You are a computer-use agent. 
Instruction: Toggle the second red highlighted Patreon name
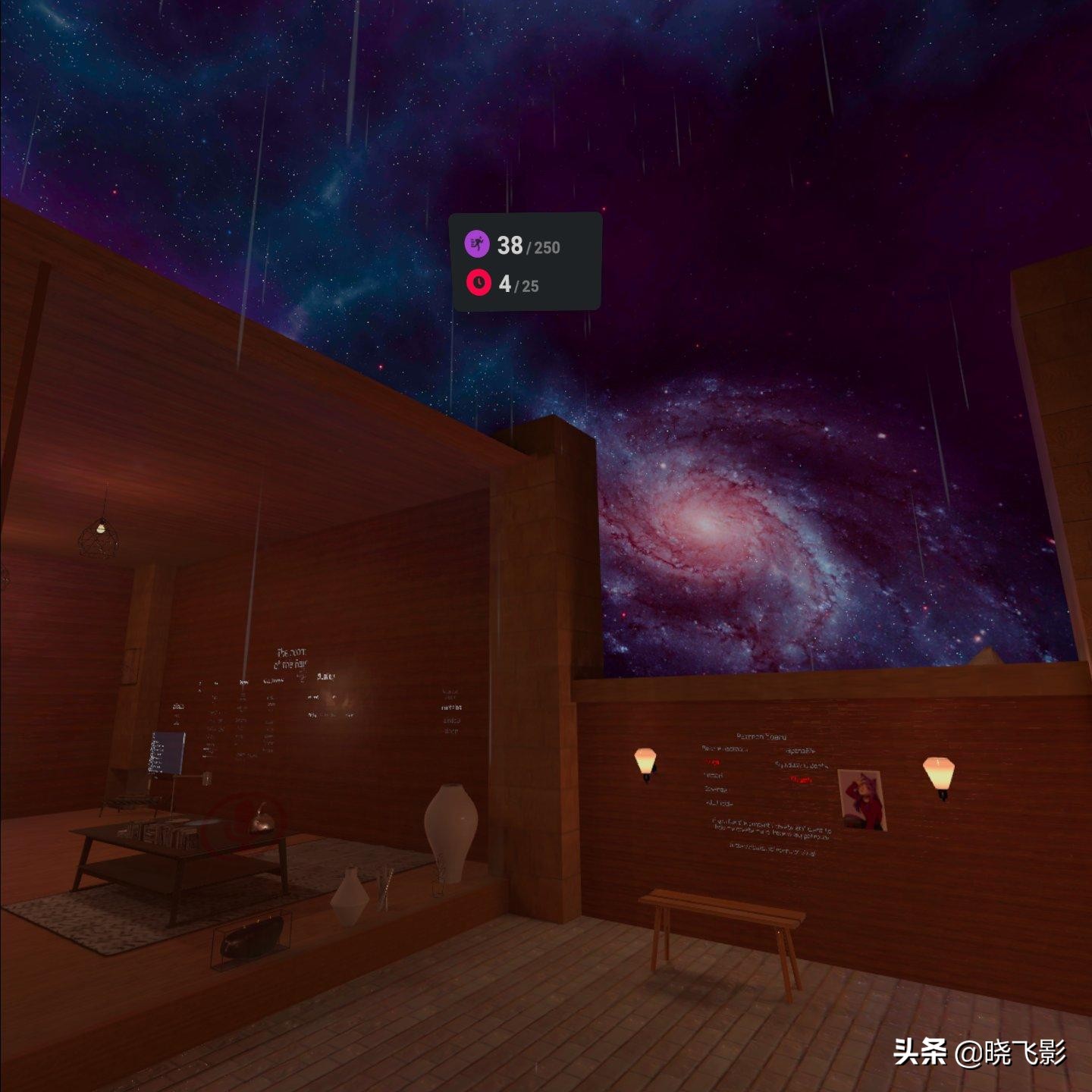pyautogui.click(x=800, y=780)
